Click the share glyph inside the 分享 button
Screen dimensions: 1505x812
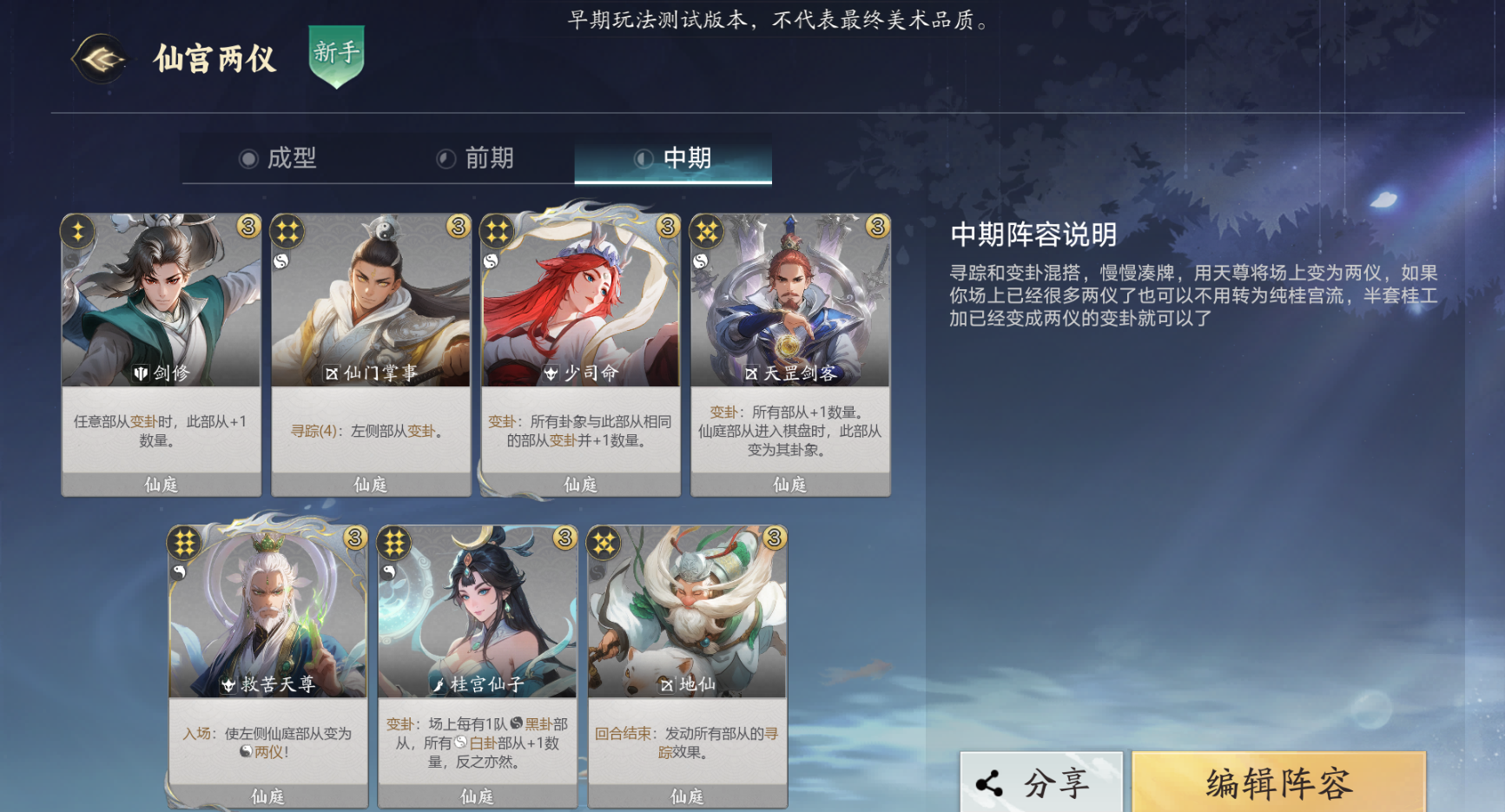coord(989,781)
